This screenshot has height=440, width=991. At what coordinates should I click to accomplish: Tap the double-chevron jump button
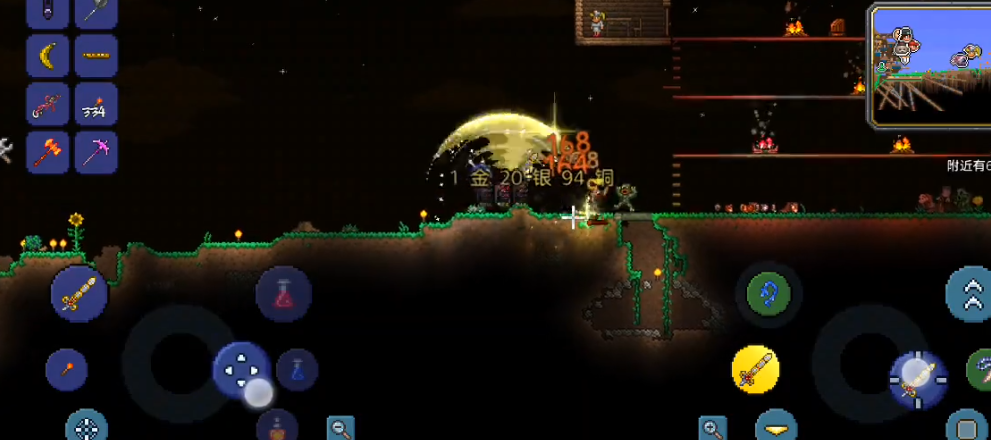click(969, 293)
